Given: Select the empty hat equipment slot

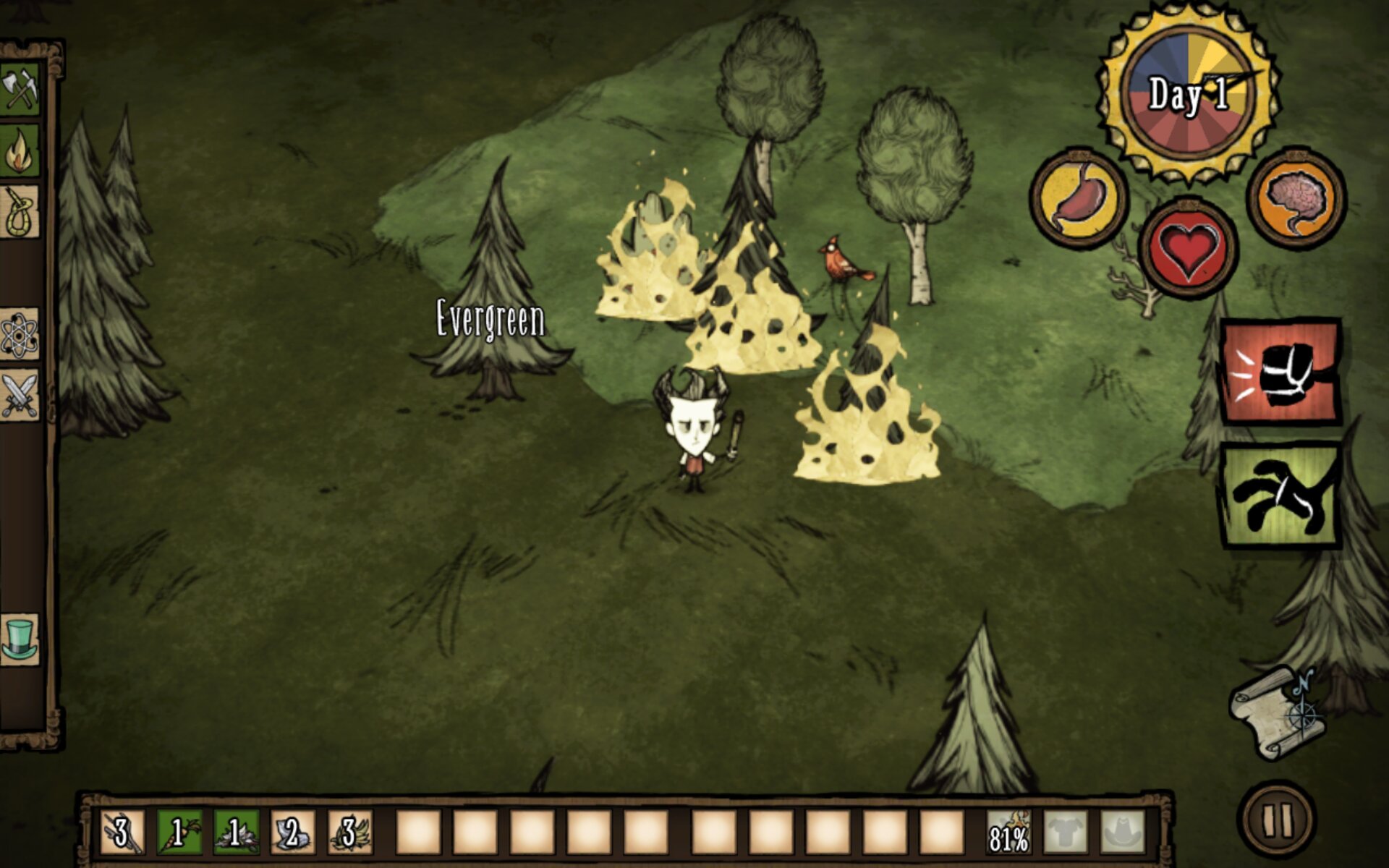Looking at the screenshot, I should coord(1123,832).
